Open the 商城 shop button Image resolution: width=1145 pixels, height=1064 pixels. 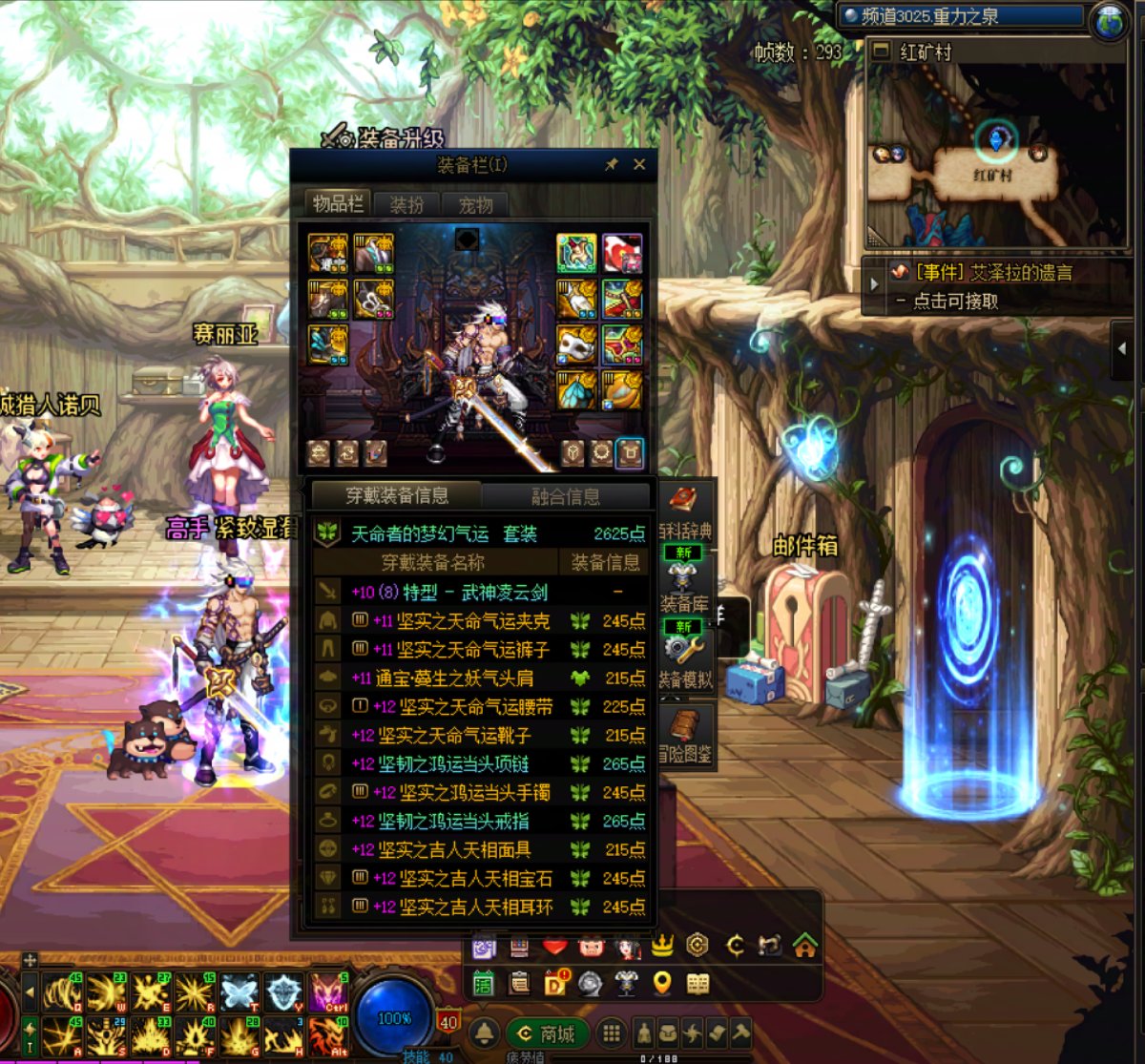click(548, 1033)
